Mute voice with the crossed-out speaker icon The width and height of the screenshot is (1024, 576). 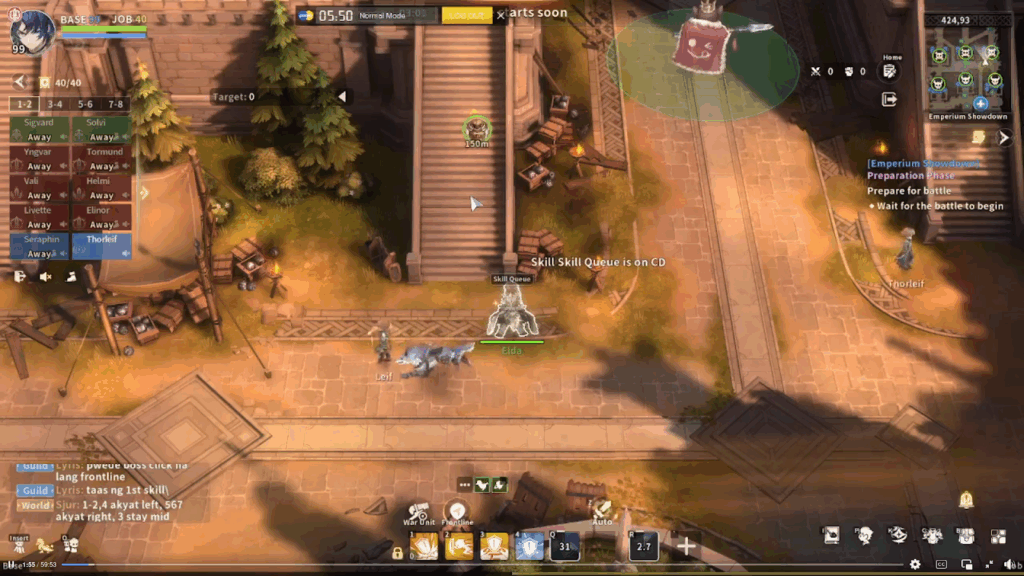[x=45, y=277]
